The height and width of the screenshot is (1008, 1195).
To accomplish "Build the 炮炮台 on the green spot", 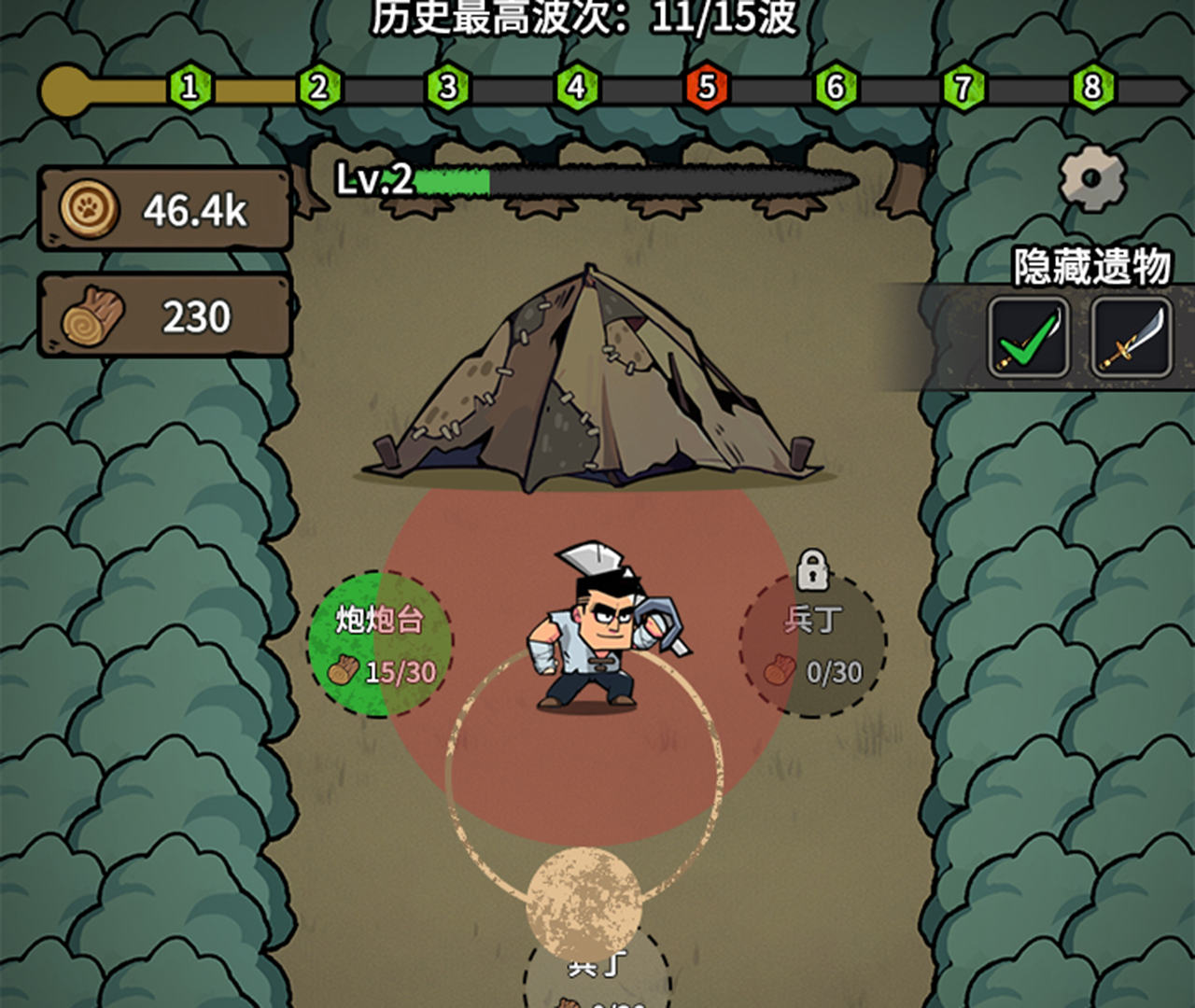I will 385,644.
